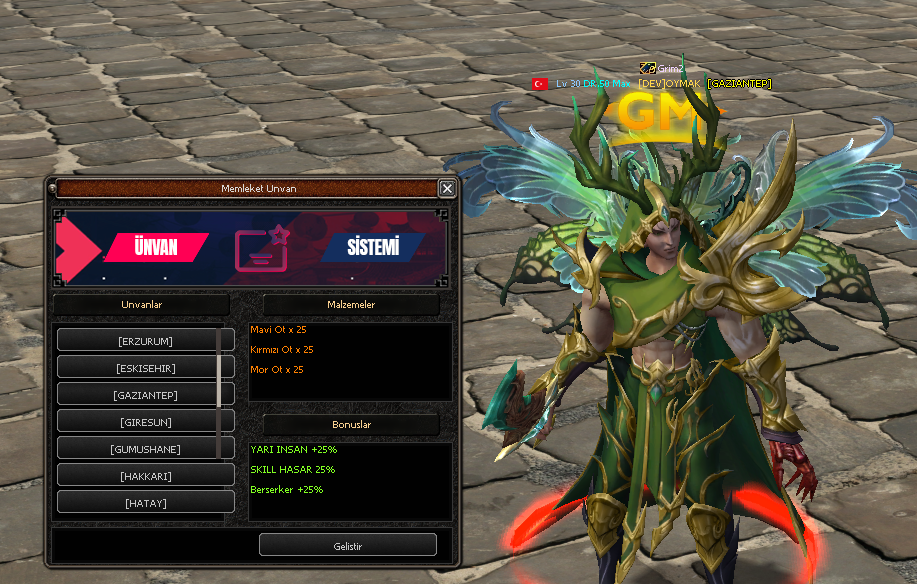917x584 pixels.
Task: Pick the [GAZIANTEP] title entry
Action: (x=145, y=395)
